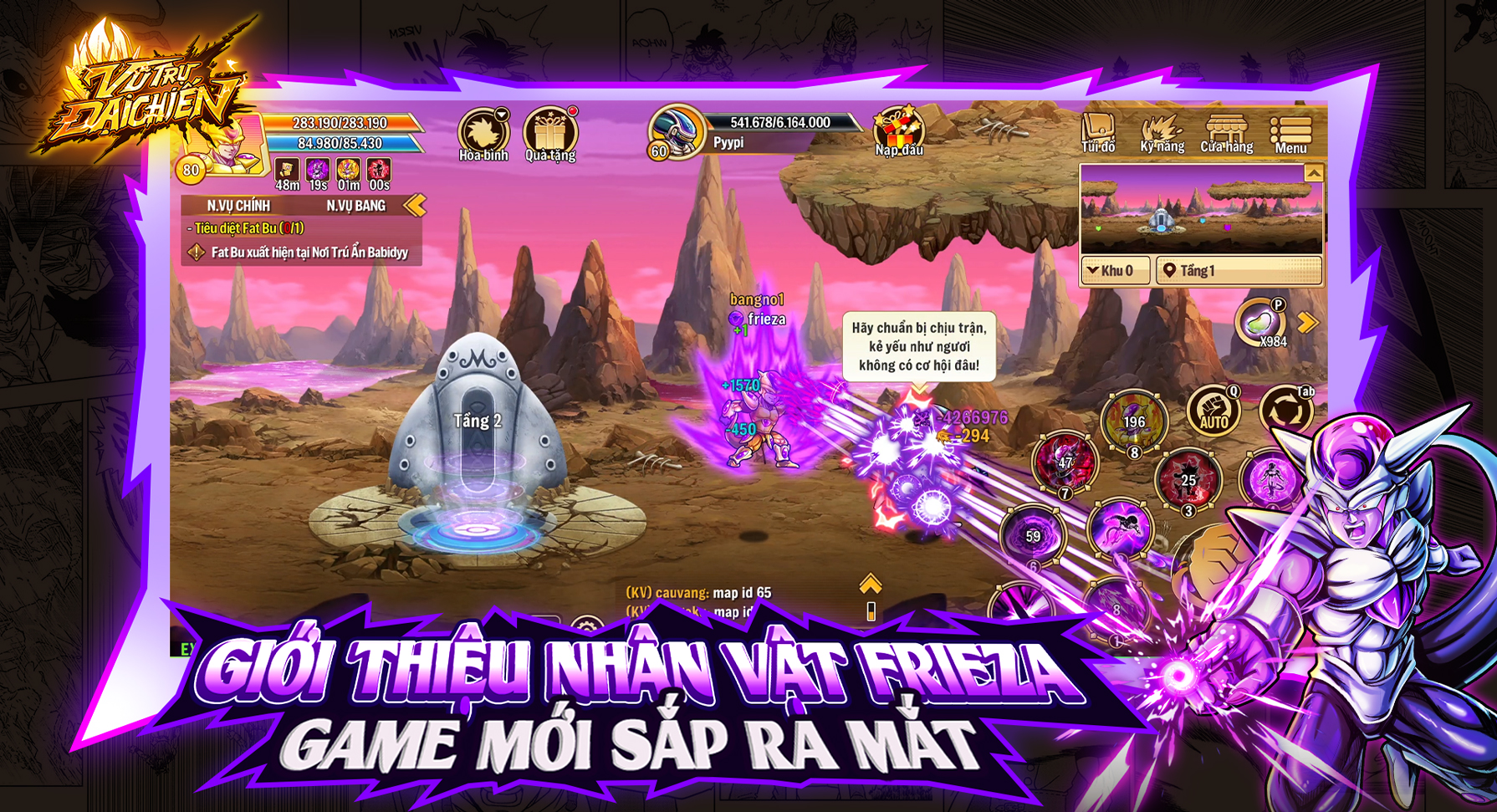Open the Nạp đầu first top-up offer
The width and height of the screenshot is (1497, 812).
point(899,131)
